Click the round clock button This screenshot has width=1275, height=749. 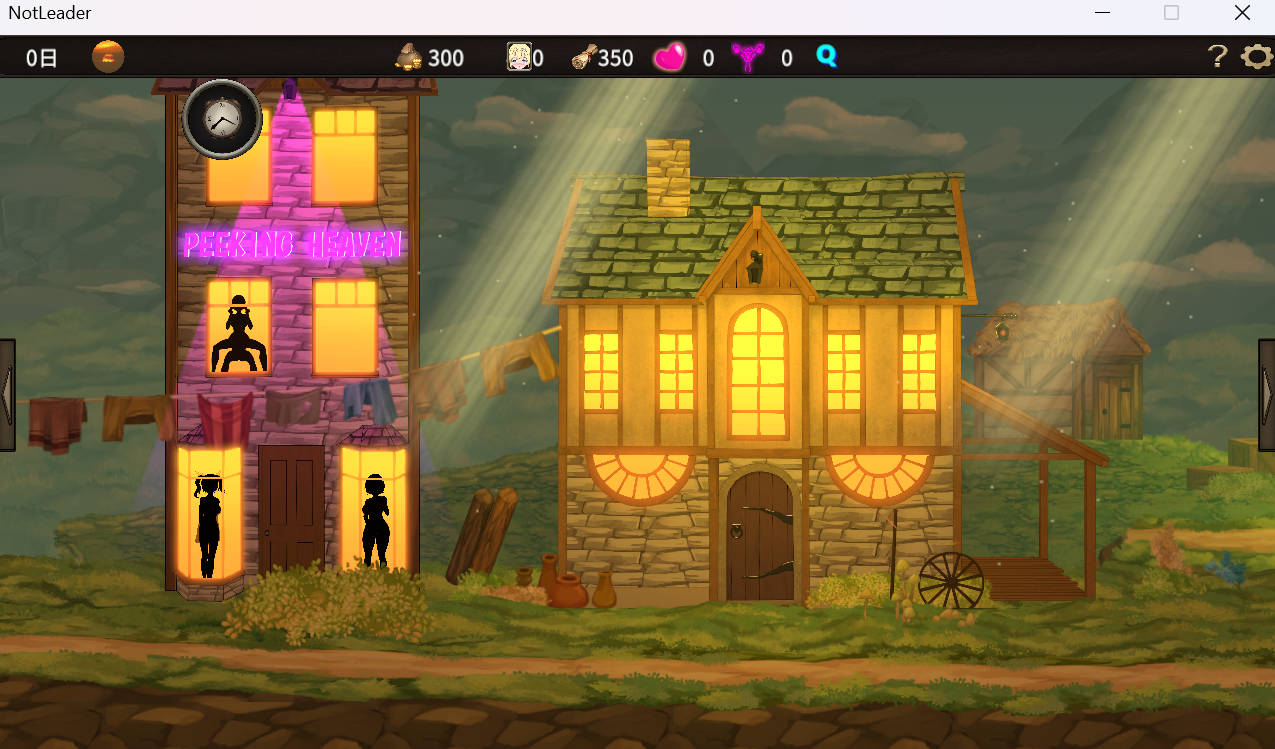click(x=223, y=120)
